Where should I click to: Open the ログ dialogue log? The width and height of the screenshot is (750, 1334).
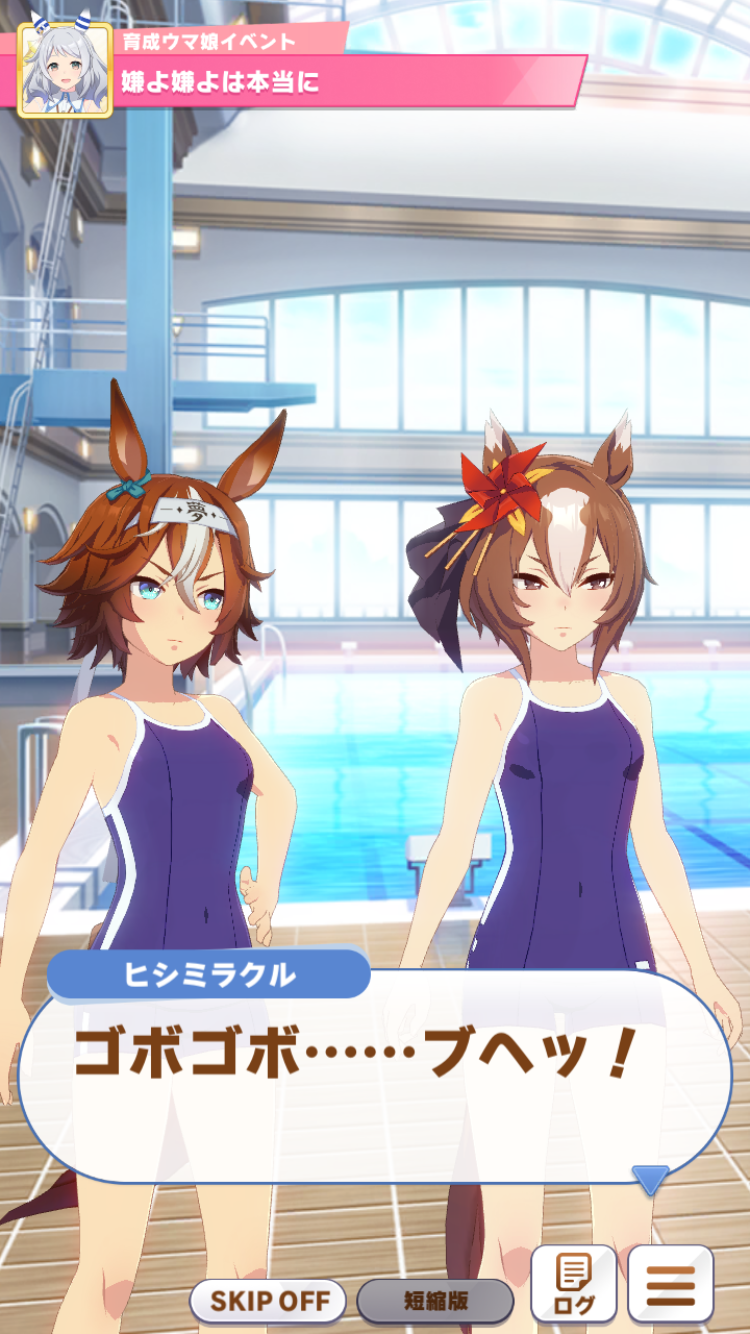pos(573,1284)
